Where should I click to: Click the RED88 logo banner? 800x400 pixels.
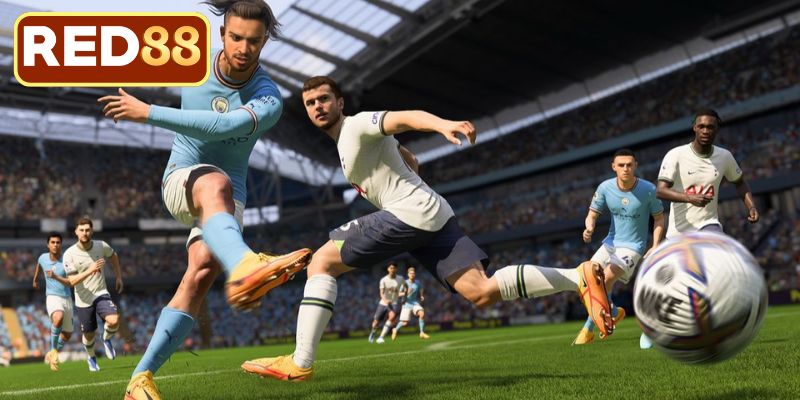[112, 49]
